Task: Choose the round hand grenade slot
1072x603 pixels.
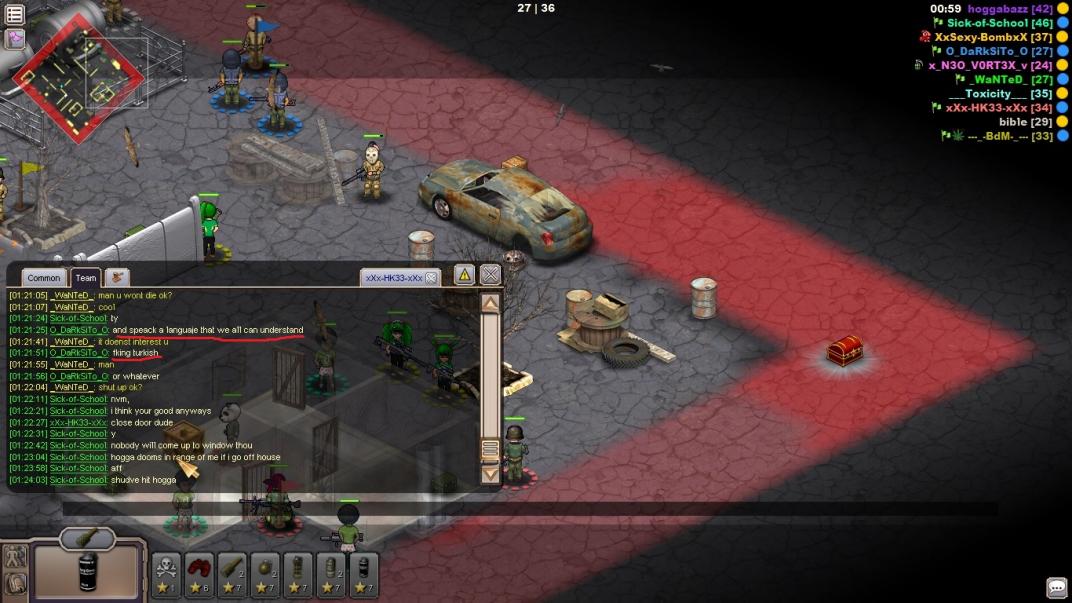Action: pos(265,574)
